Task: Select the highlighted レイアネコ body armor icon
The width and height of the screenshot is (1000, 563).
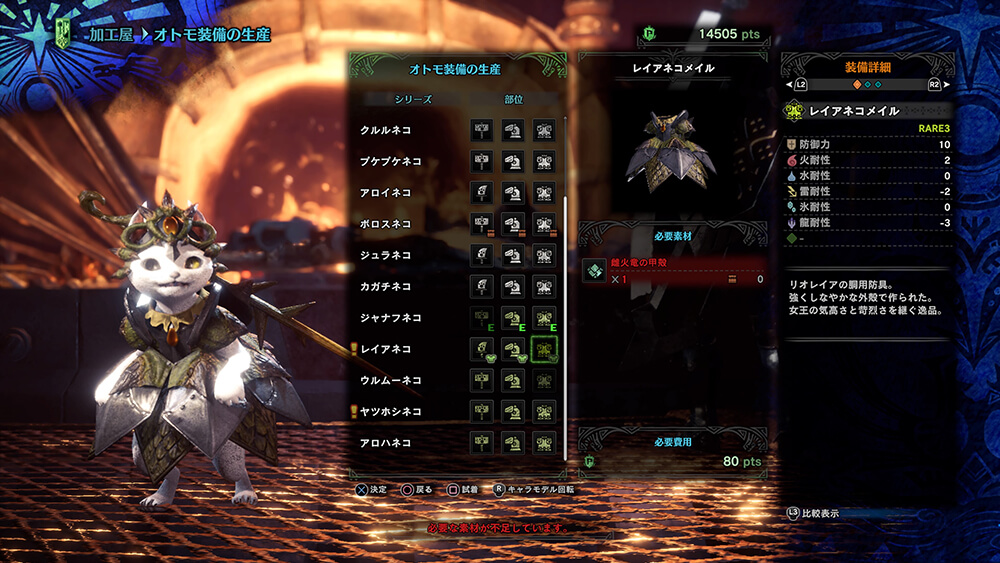Action: 543,349
